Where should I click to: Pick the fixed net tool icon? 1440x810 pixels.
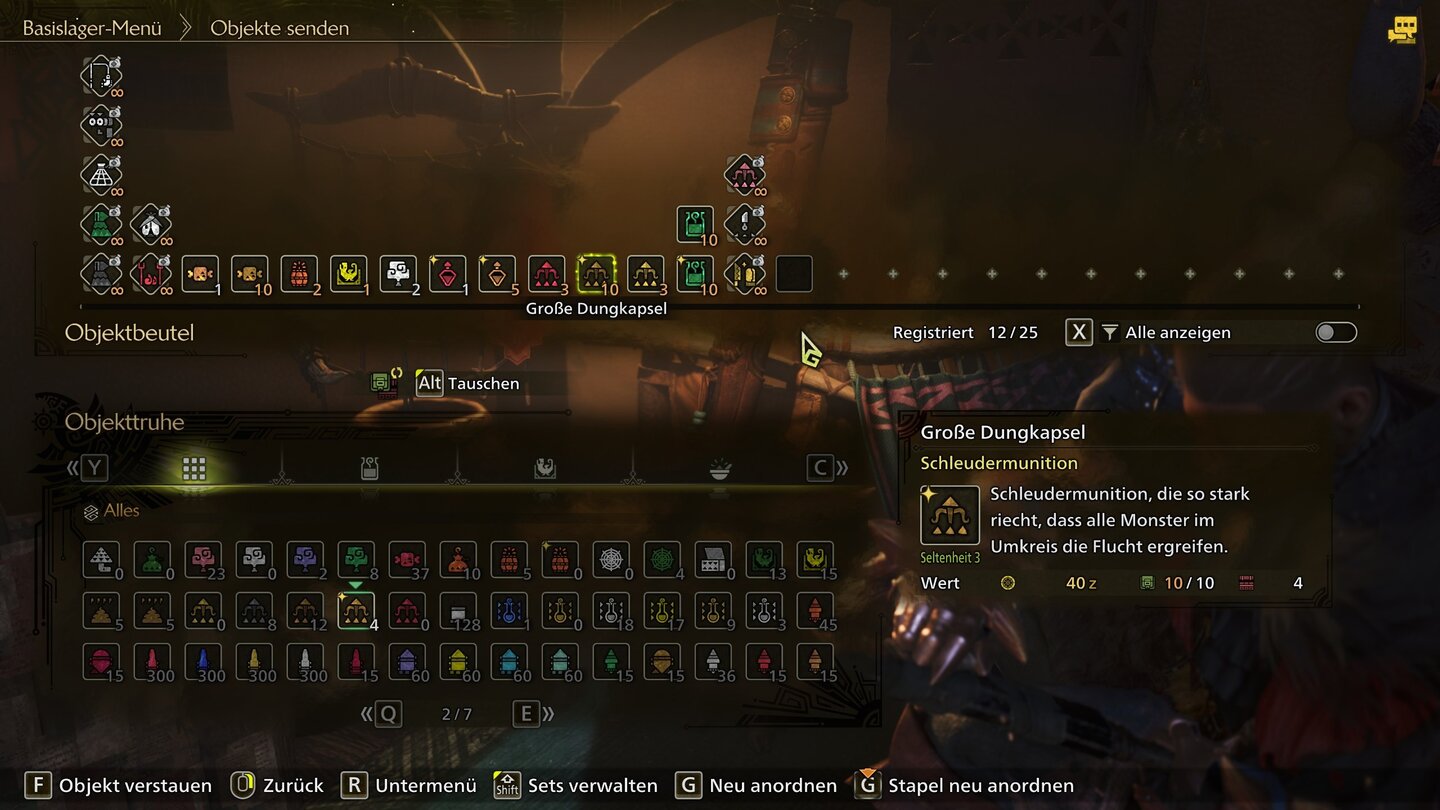coord(100,174)
